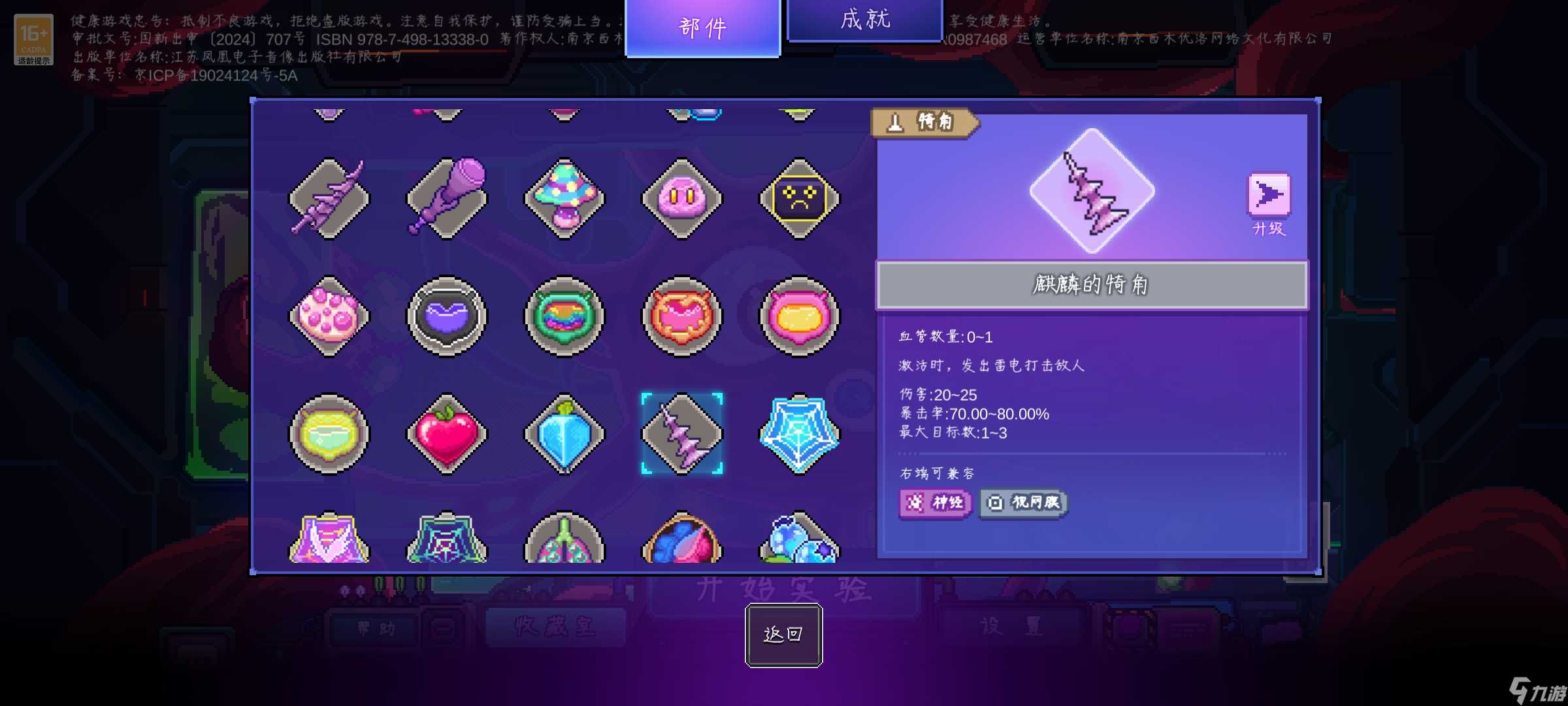The width and height of the screenshot is (1568, 706).
Task: Select the dark purple stomach item
Action: pos(446,316)
